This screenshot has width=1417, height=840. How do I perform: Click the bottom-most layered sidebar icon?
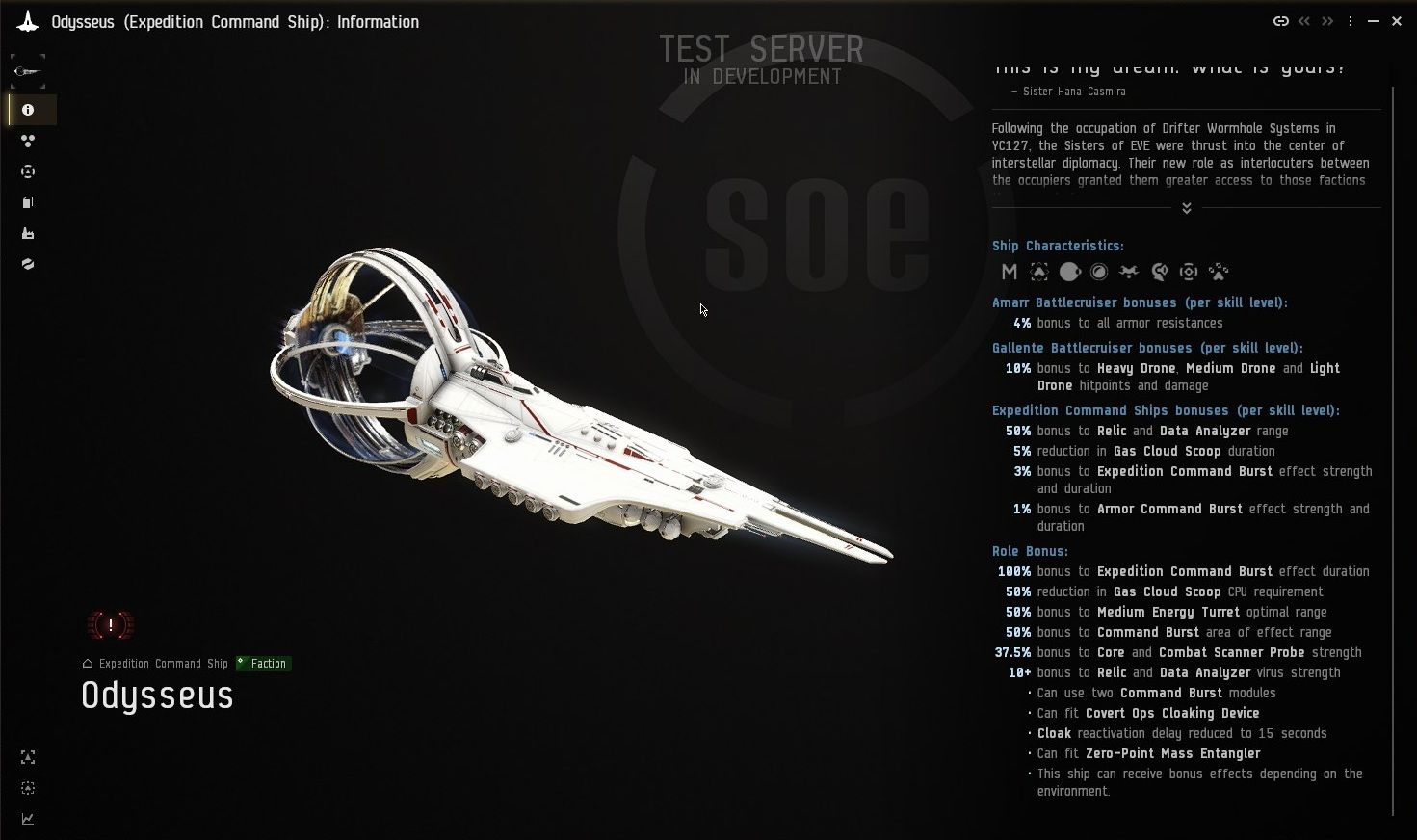tap(28, 264)
